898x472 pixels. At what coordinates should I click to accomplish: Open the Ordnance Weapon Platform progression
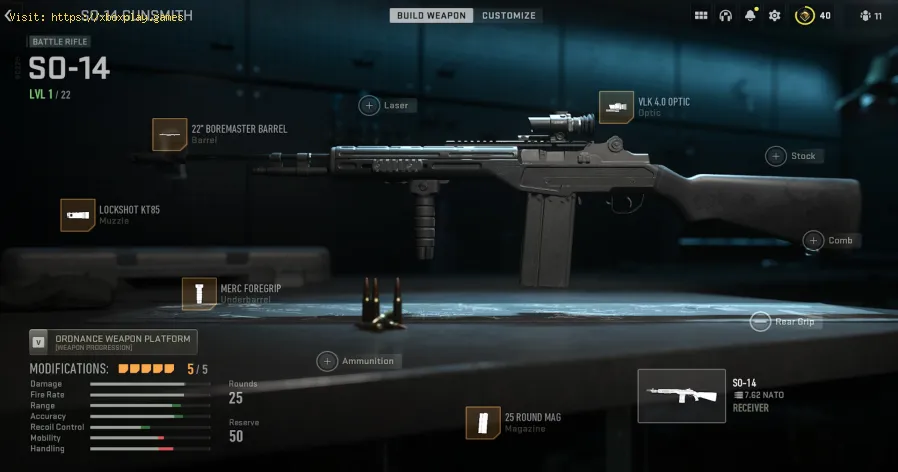point(113,342)
